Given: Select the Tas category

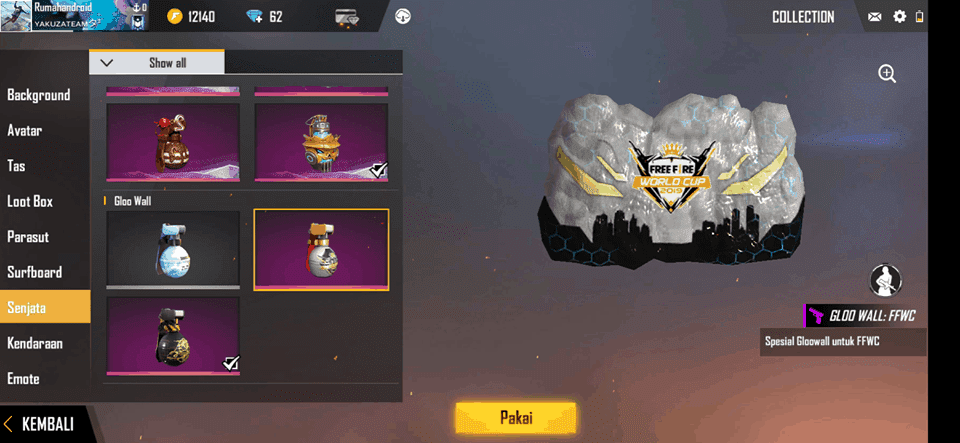Looking at the screenshot, I should click(x=17, y=166).
